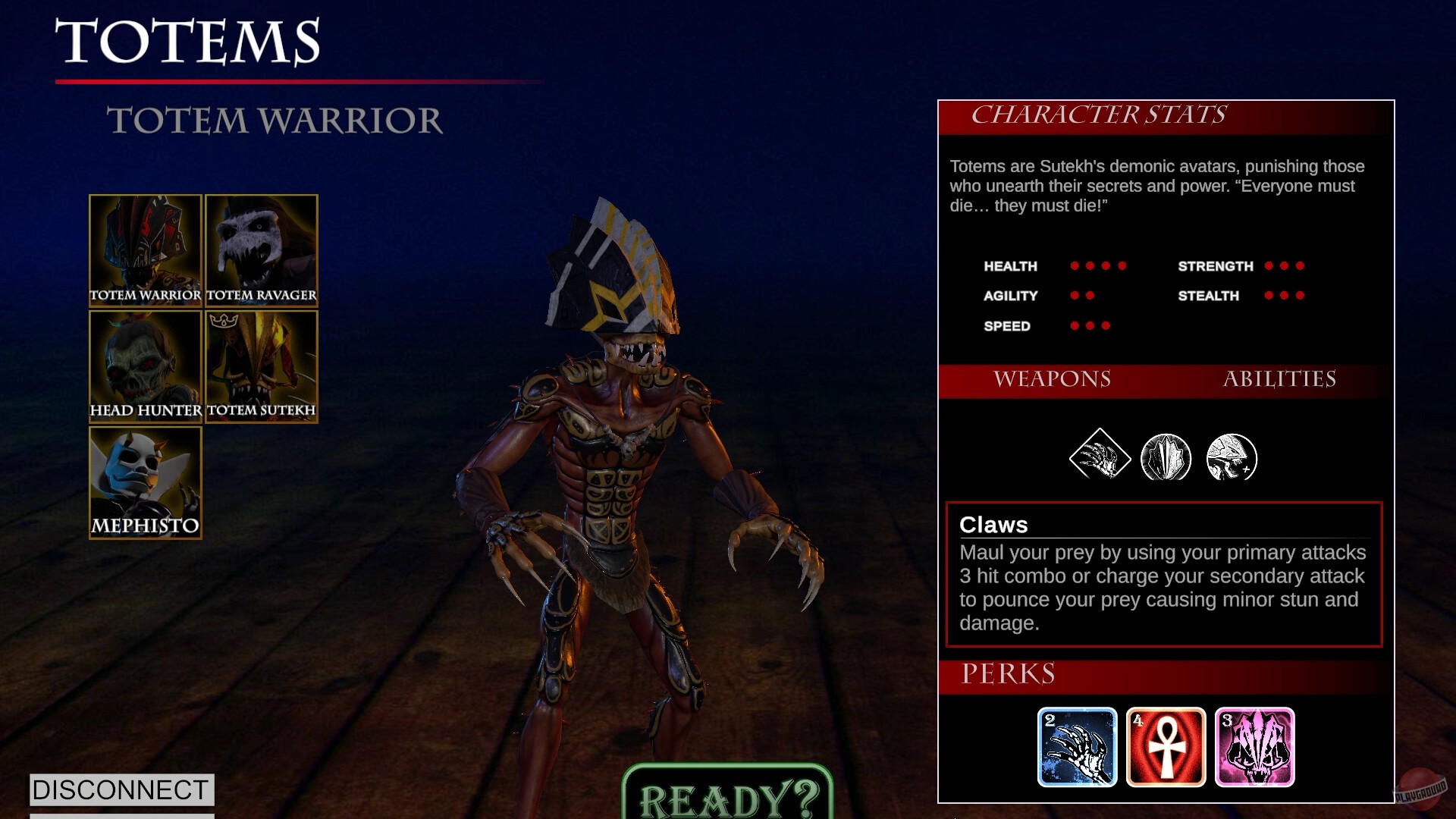The image size is (1456, 819).
Task: Click the DISCONNECT button
Action: pos(121,790)
